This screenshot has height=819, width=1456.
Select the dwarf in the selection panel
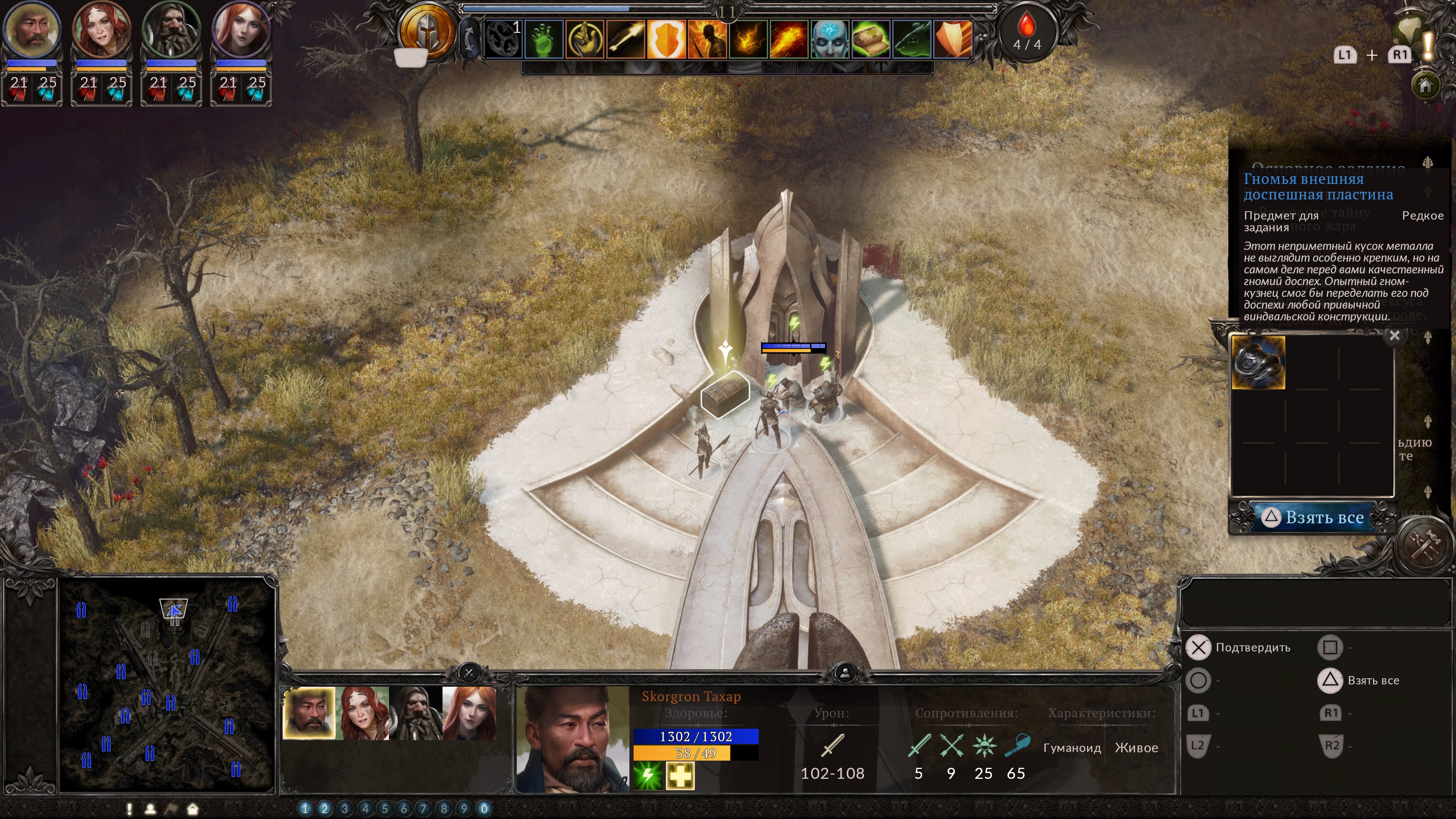pos(416,713)
